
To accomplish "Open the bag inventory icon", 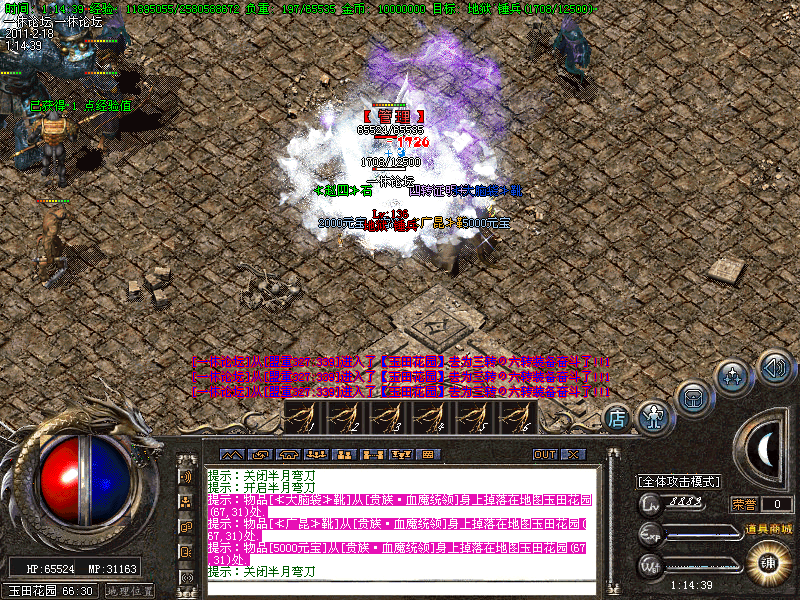I will point(693,397).
